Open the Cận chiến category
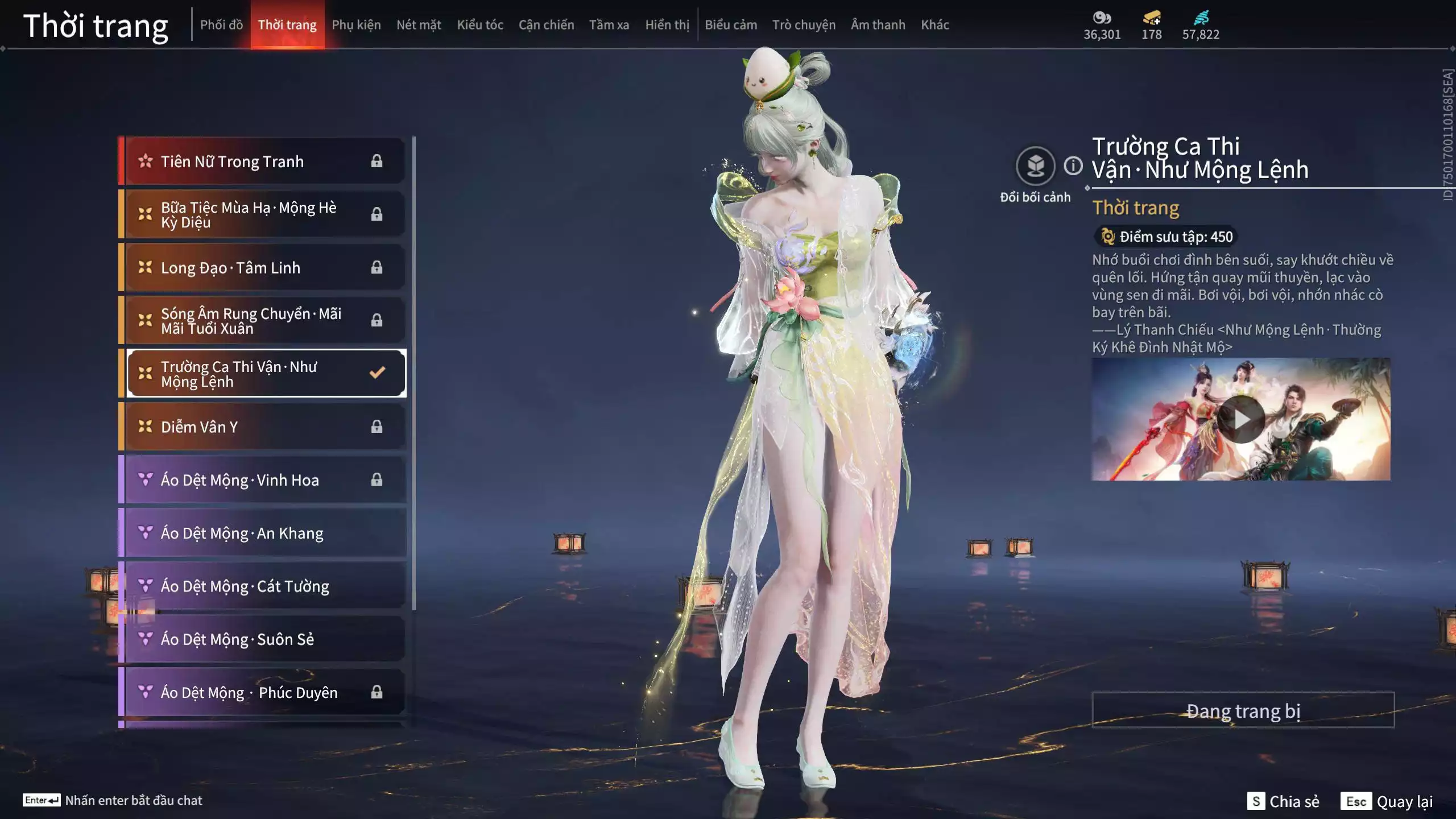Image resolution: width=1456 pixels, height=819 pixels. [546, 24]
